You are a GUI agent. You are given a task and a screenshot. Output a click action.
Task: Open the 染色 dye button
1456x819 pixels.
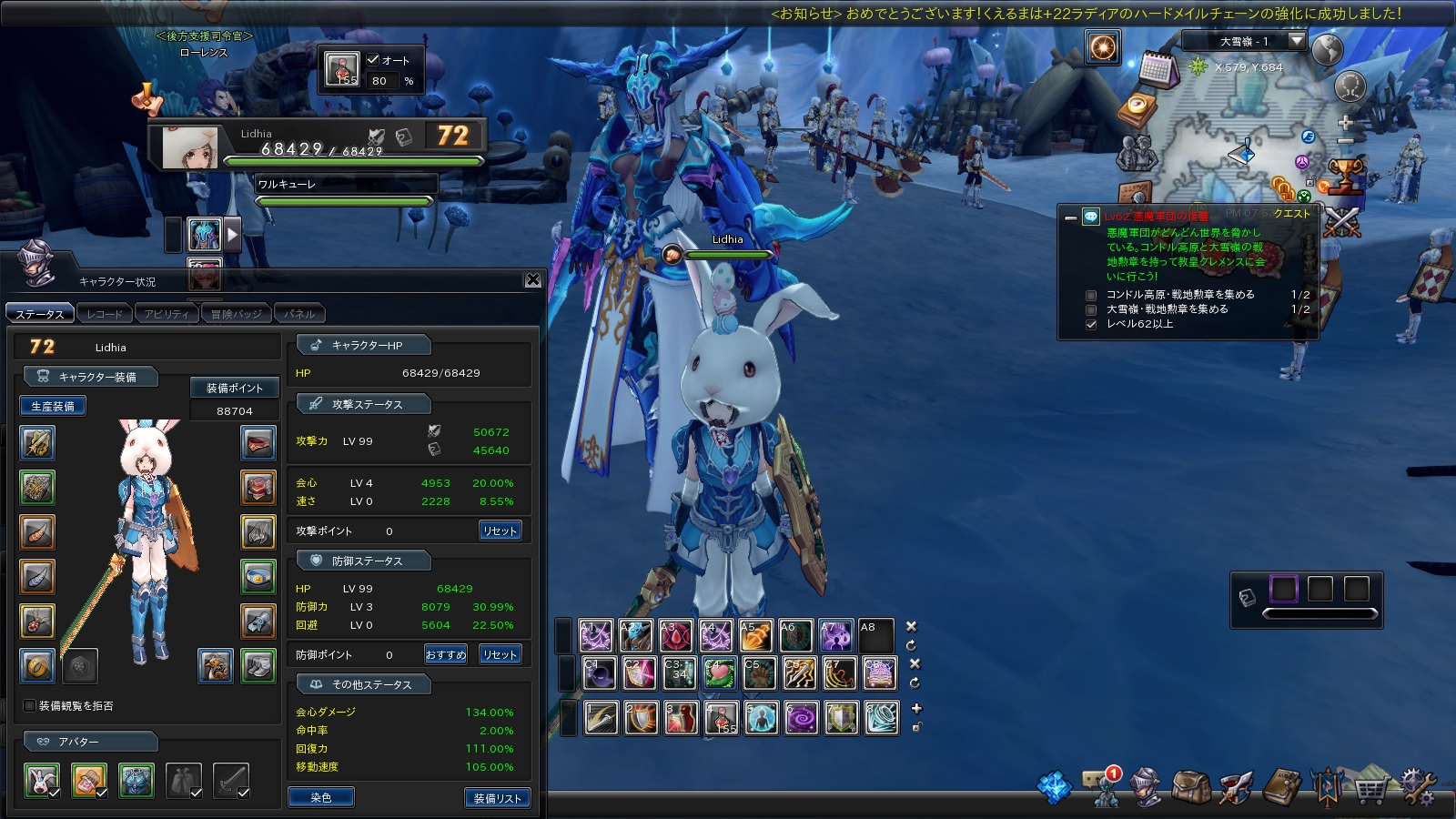coord(321,797)
